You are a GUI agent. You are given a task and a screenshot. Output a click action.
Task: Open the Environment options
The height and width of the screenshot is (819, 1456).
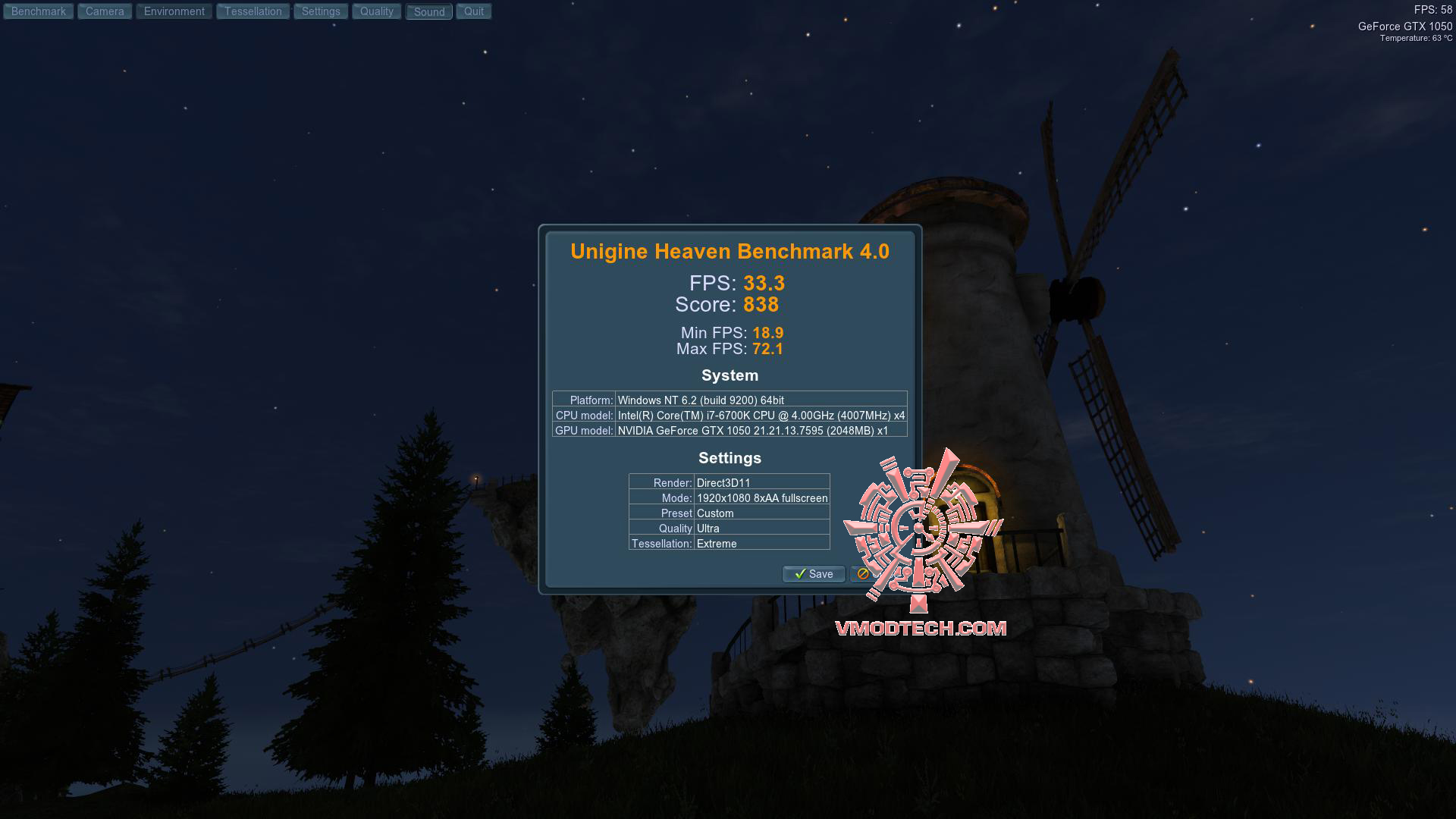tap(174, 11)
